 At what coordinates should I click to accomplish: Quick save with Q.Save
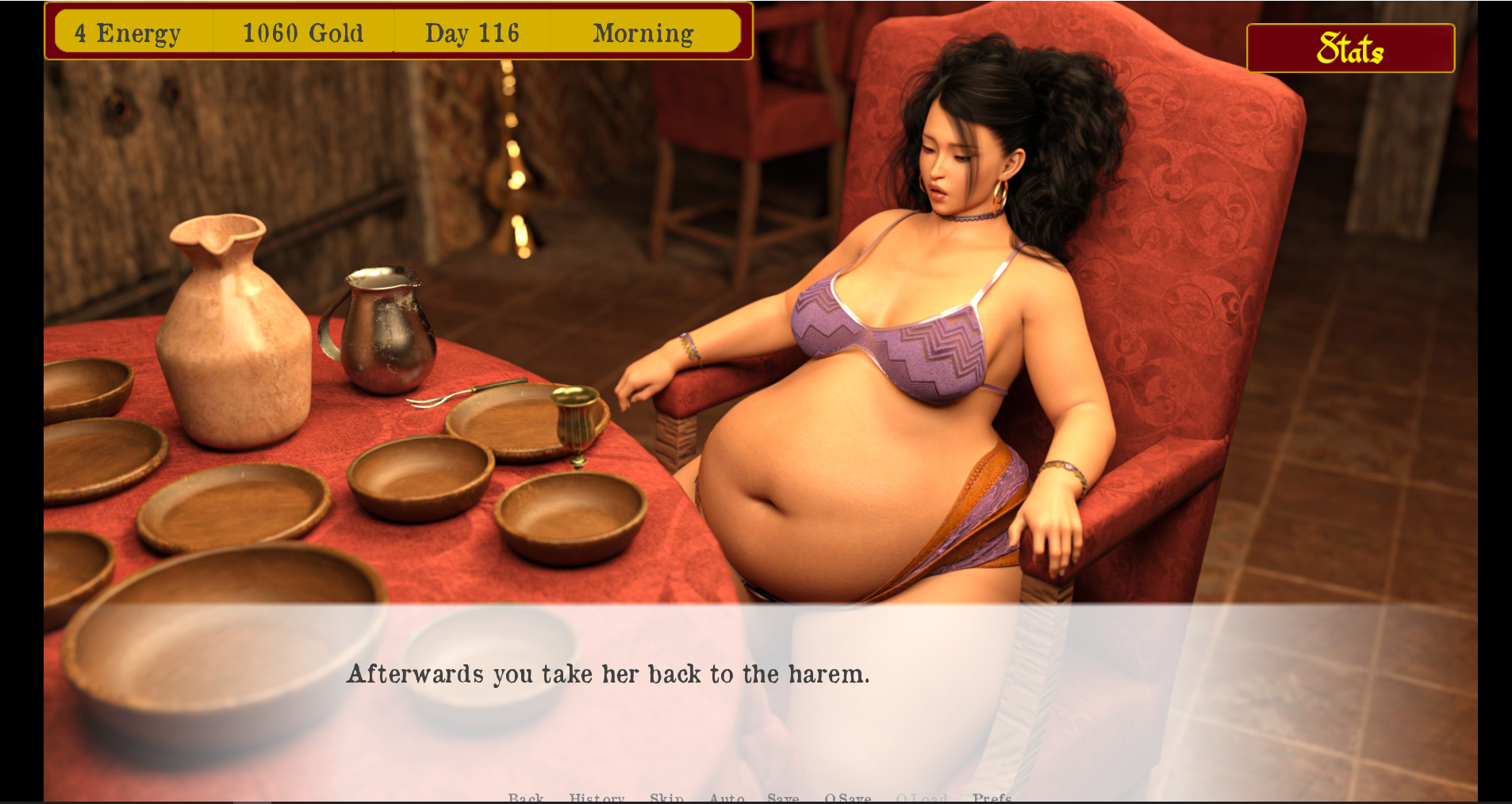847,797
